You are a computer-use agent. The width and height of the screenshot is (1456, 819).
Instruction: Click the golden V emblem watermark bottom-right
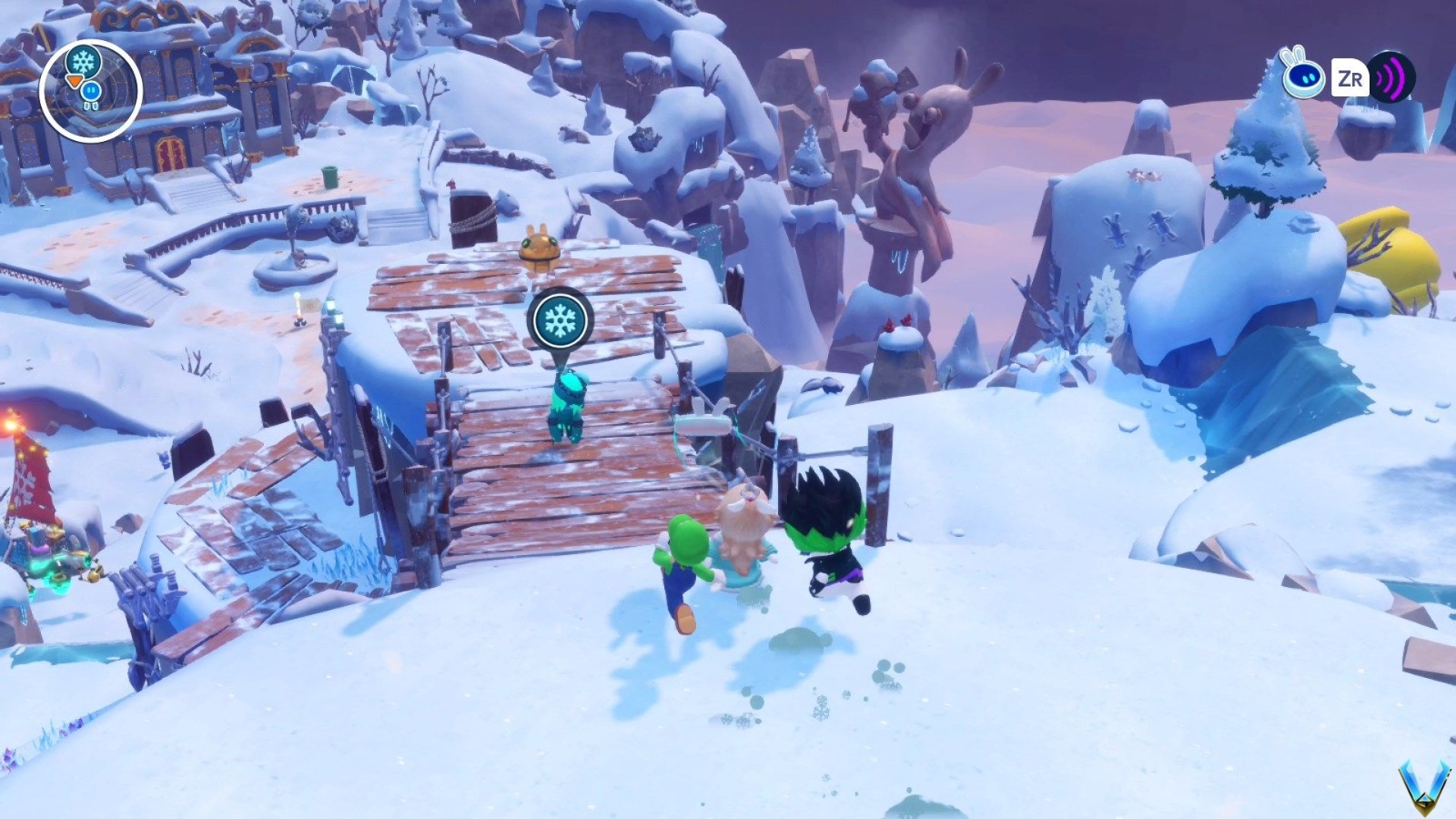1423,784
